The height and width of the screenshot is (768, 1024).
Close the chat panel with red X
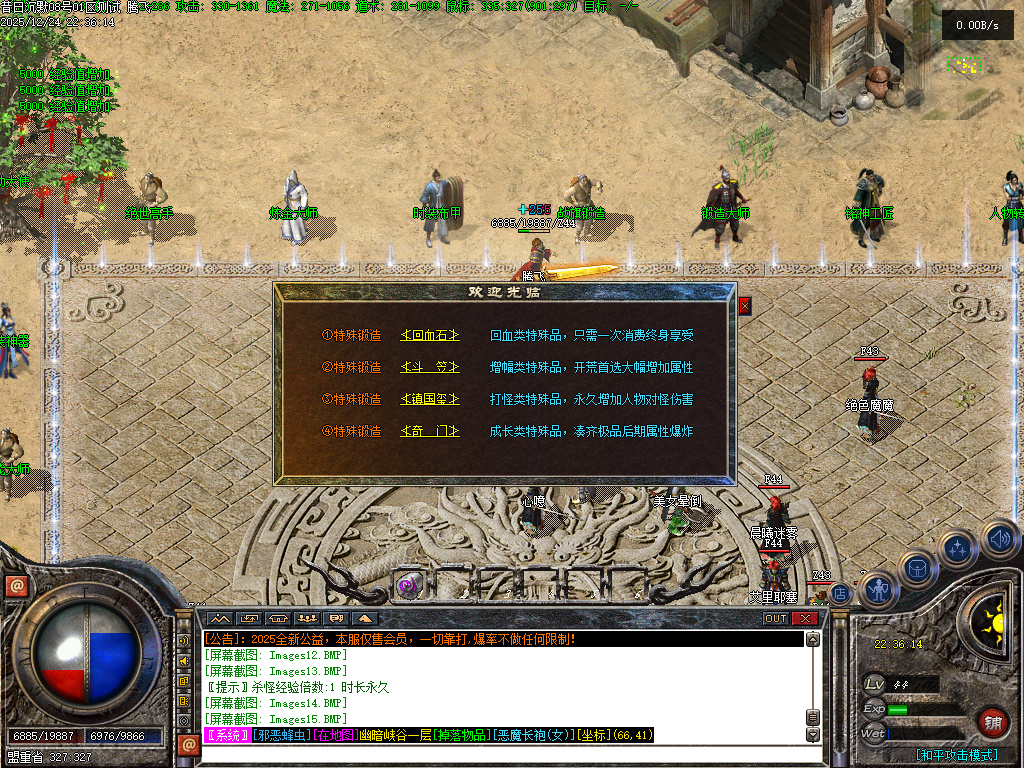click(x=804, y=618)
